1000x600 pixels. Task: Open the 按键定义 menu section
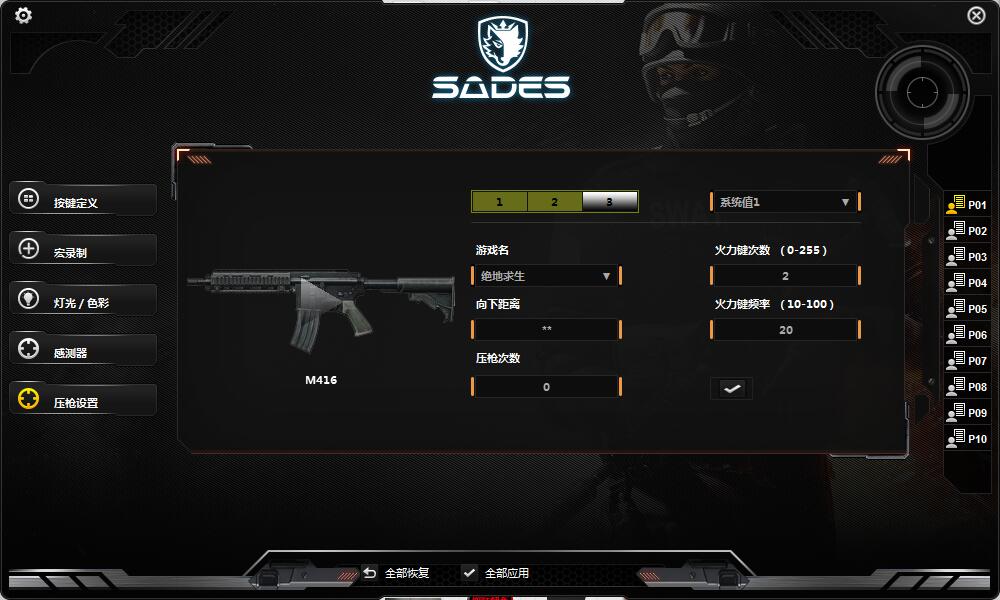coord(83,201)
